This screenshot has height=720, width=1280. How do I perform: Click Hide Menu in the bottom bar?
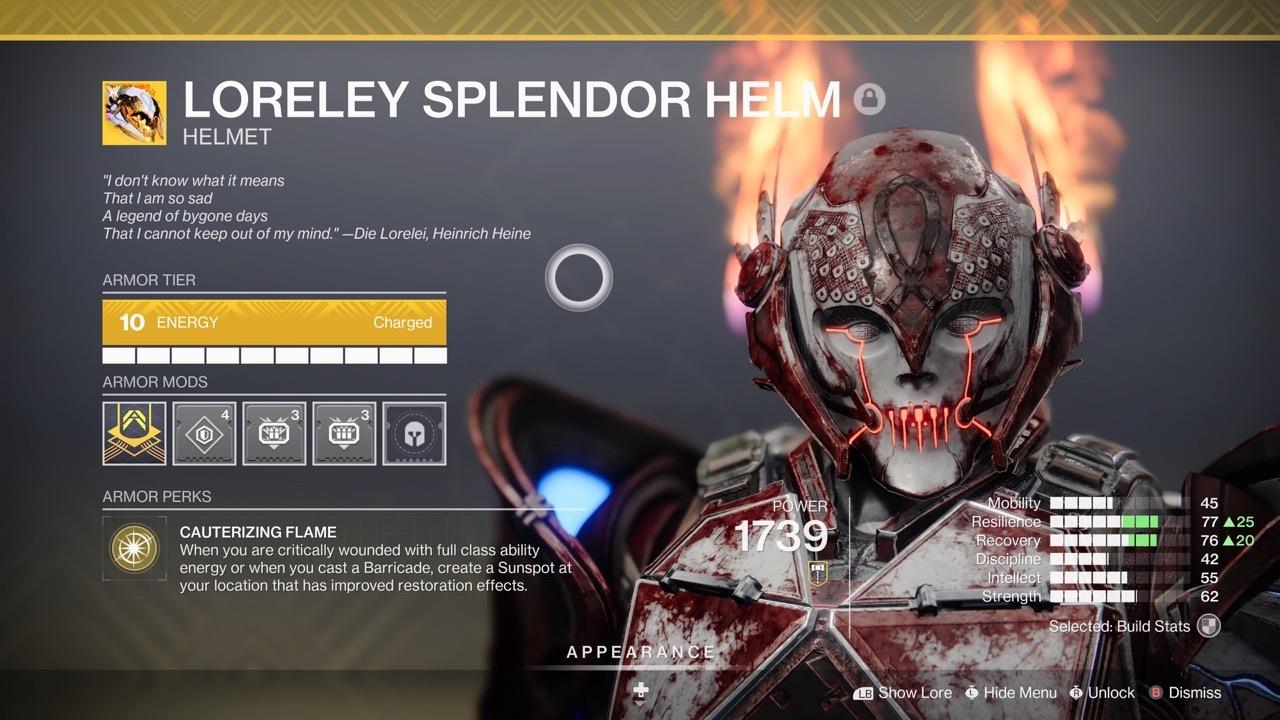(1022, 692)
